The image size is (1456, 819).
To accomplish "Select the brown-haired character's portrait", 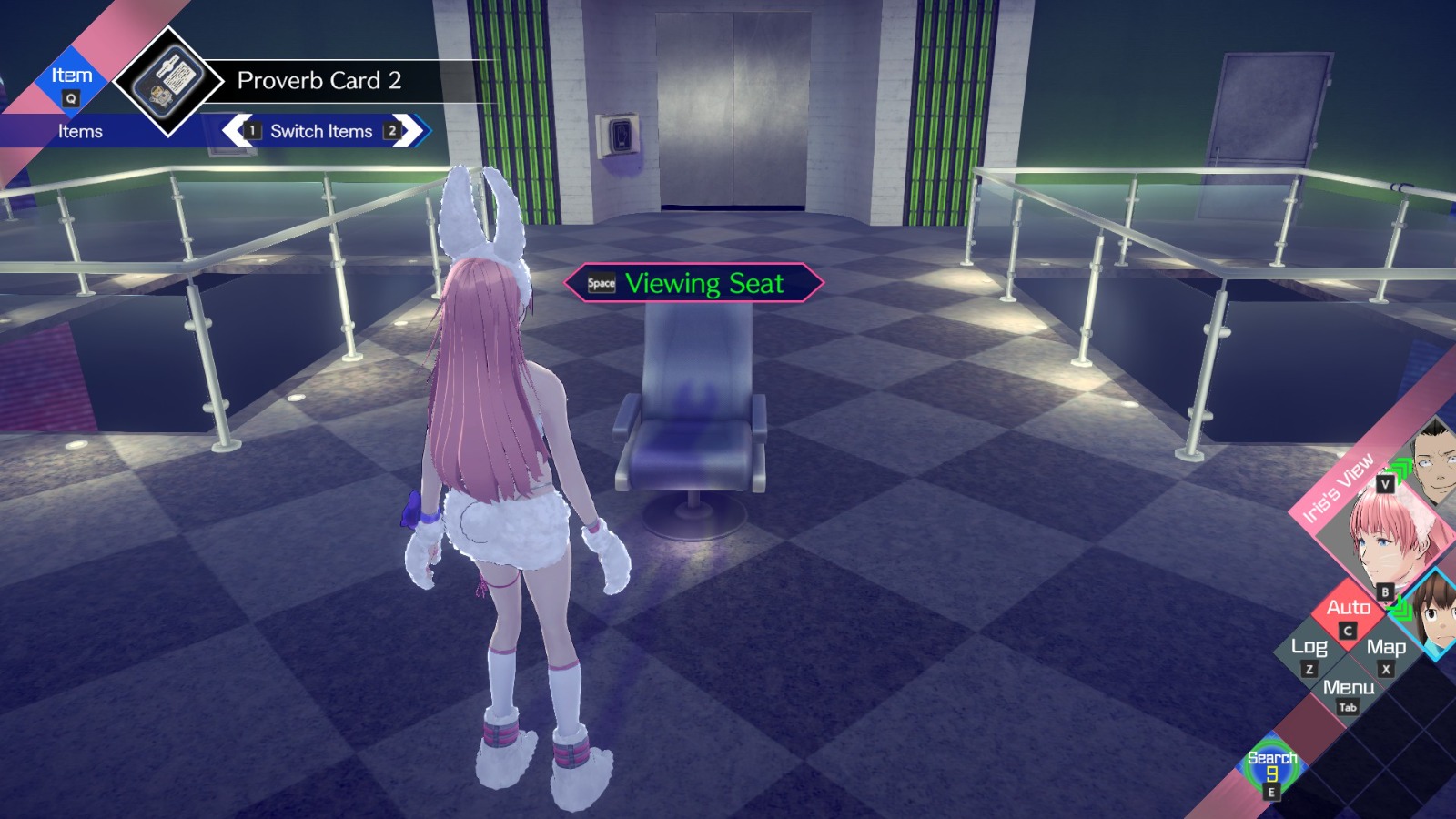I will point(1440,612).
